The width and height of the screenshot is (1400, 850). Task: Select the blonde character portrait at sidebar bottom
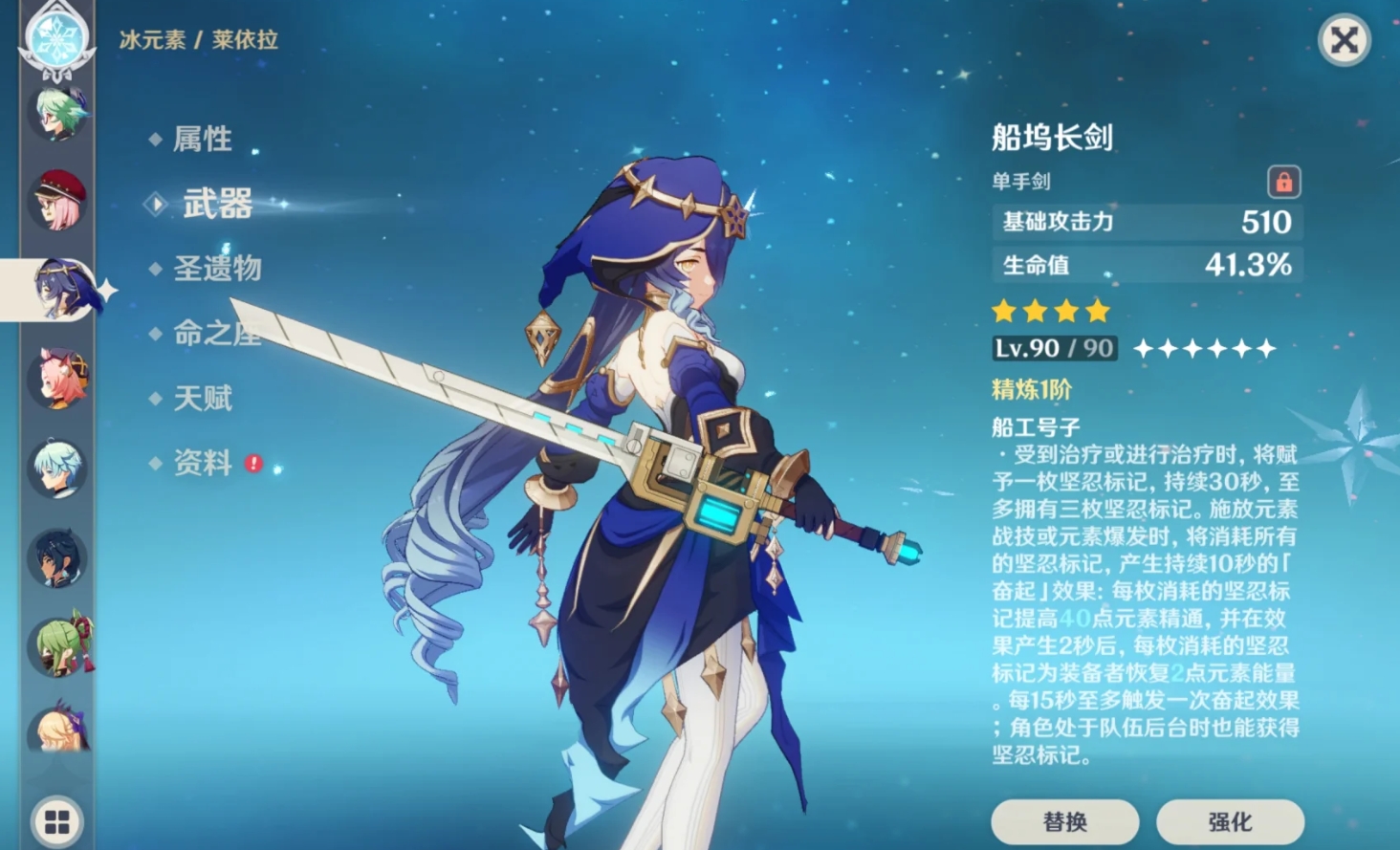57,729
